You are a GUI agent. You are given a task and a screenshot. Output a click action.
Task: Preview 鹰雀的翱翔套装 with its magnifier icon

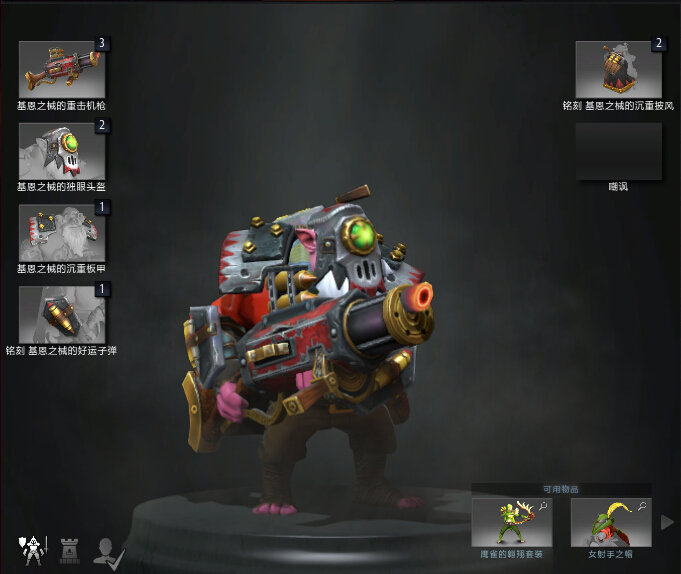tap(543, 507)
